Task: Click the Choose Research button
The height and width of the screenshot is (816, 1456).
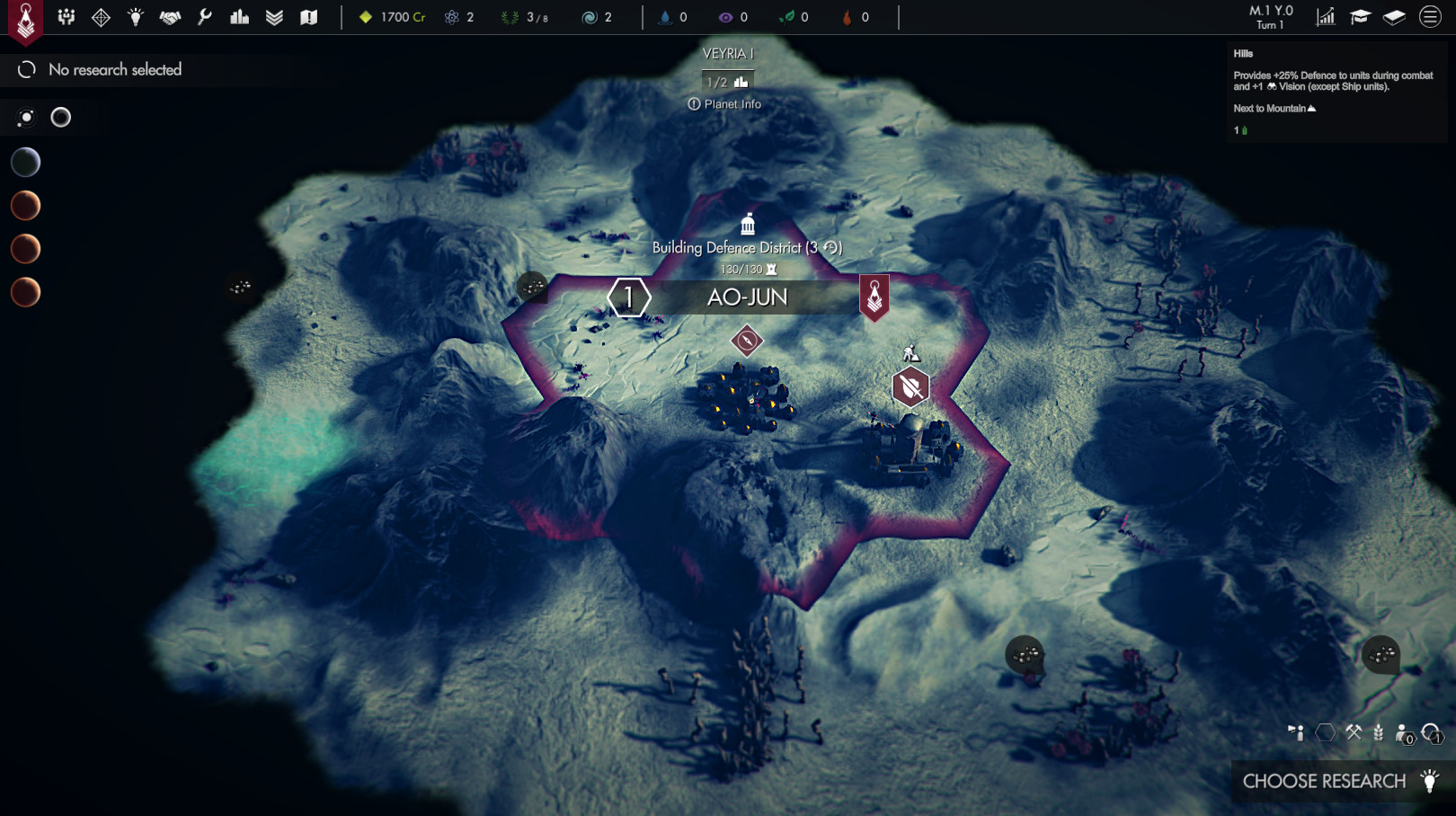Action: pyautogui.click(x=1329, y=781)
